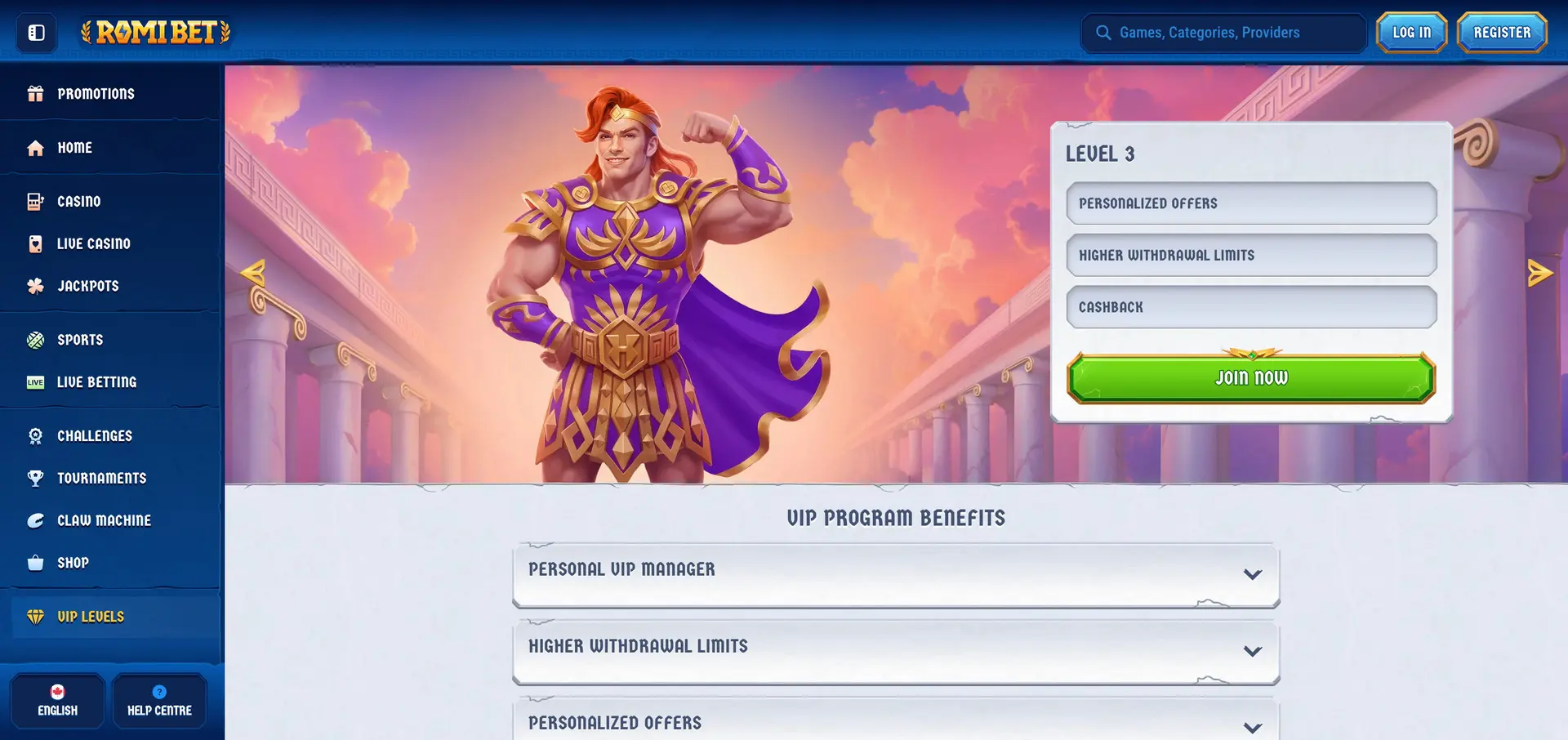
Task: Open the Help Centre
Action: (x=159, y=701)
